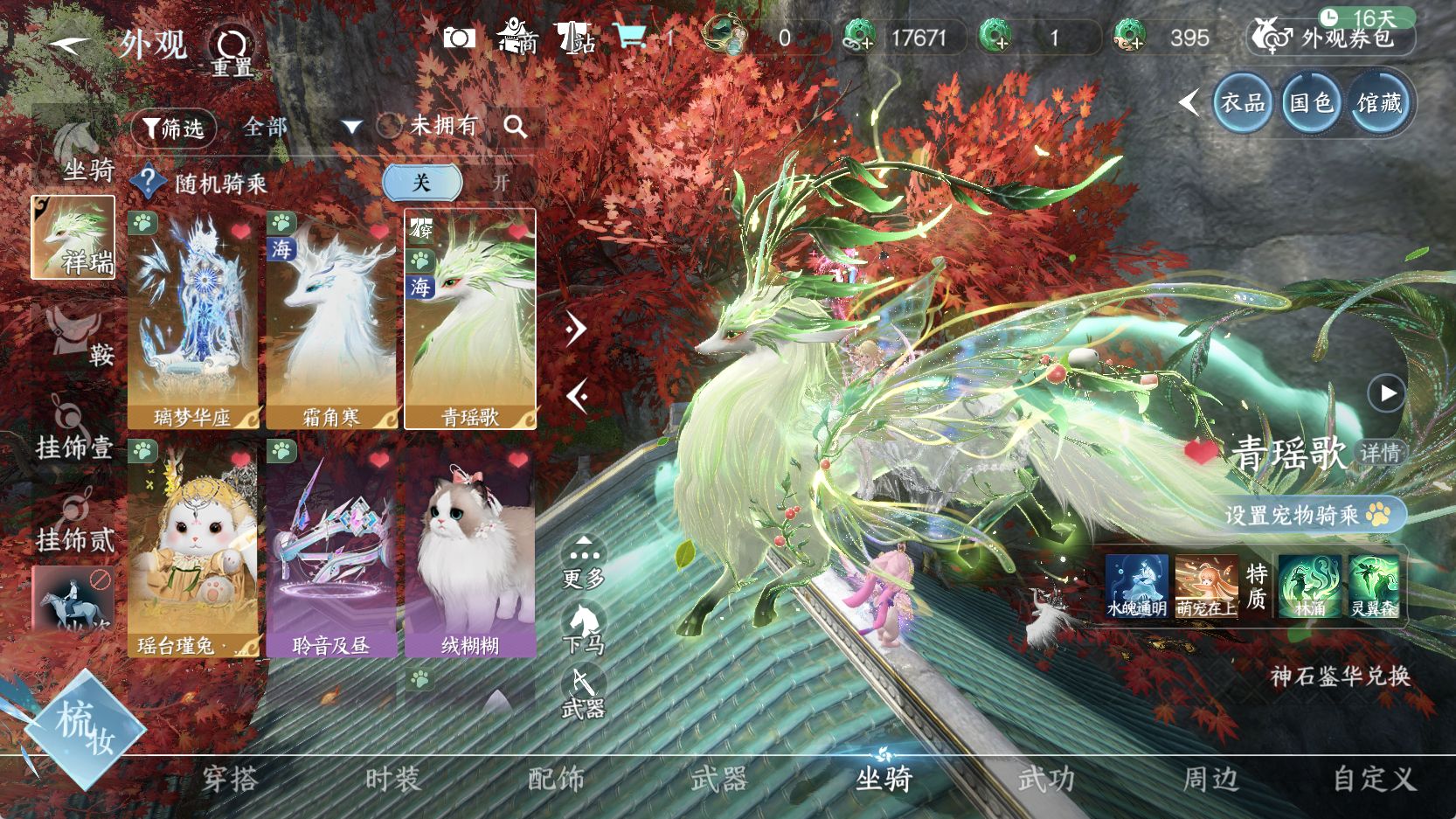Pick the 瑶台瑾兔 rabbit mount card

tap(192, 547)
